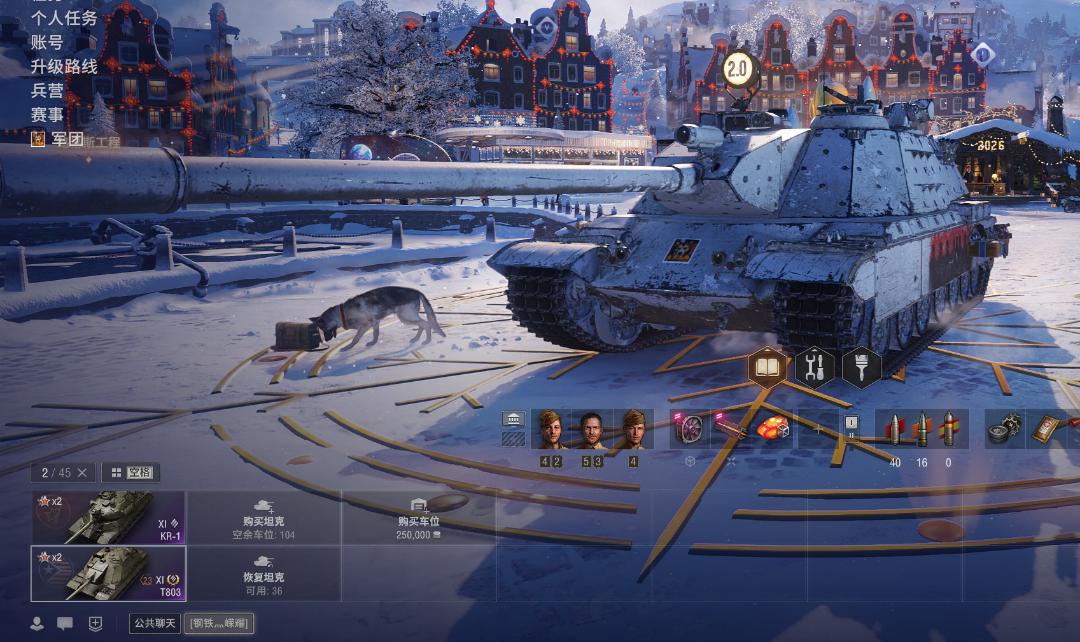This screenshot has width=1080, height=642.
Task: Open the 账号 account page
Action: [47, 42]
